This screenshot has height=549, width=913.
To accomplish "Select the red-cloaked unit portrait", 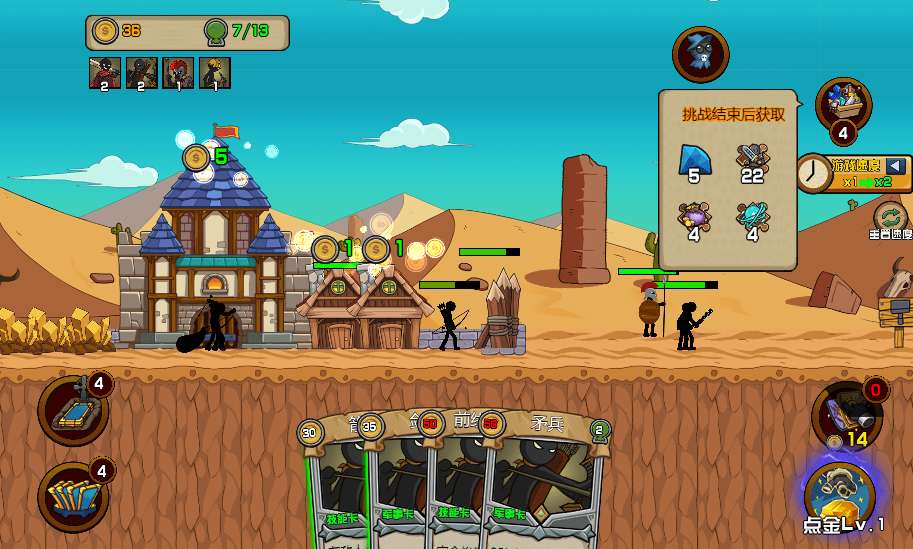I will click(x=105, y=72).
